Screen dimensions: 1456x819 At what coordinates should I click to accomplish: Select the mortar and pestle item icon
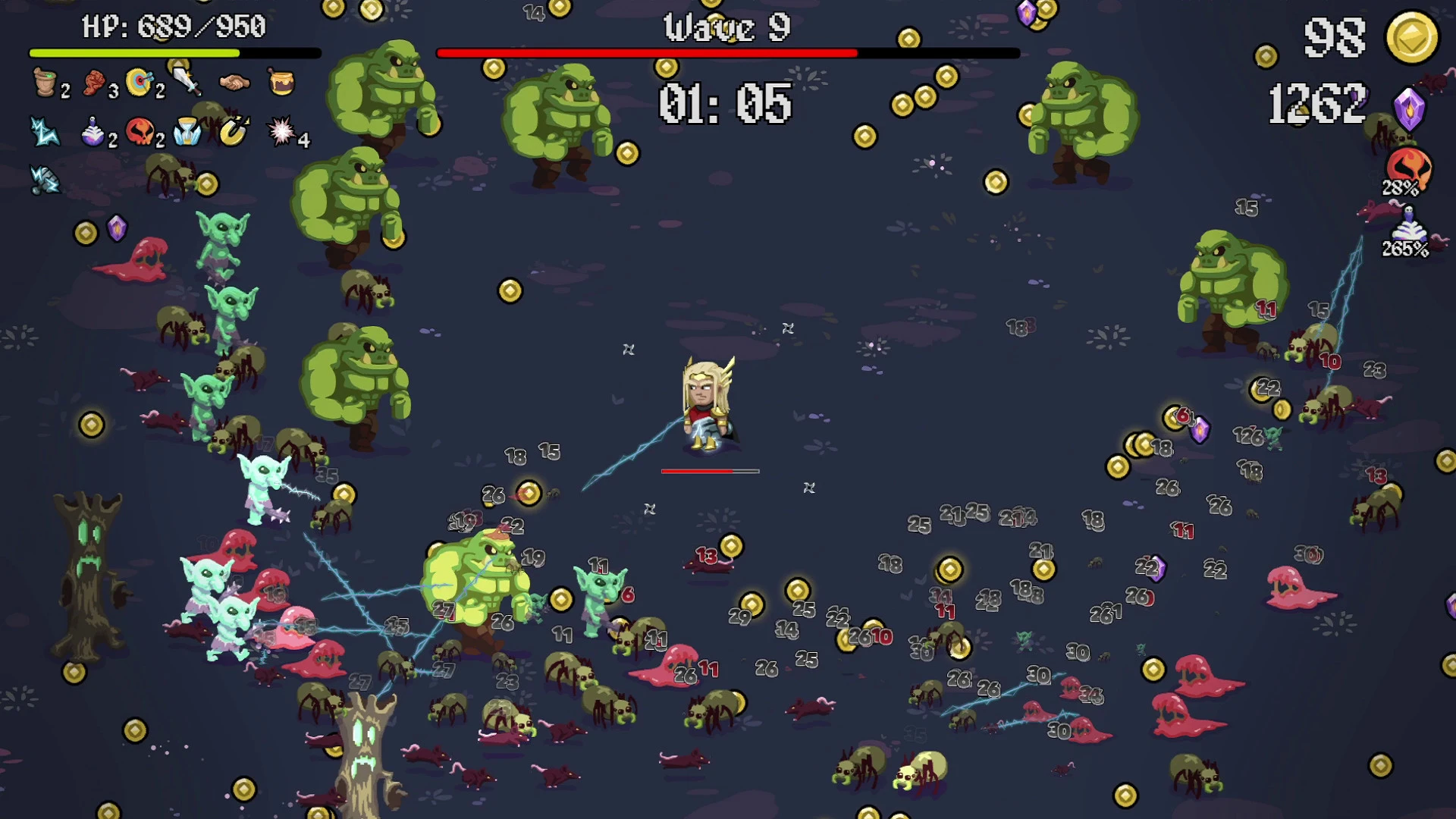(x=45, y=82)
